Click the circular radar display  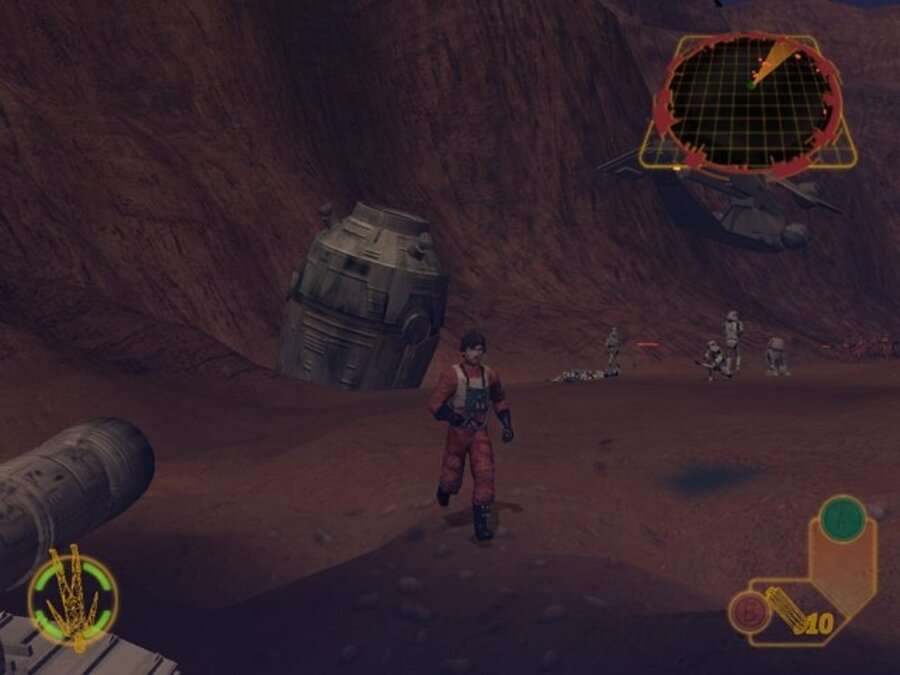749,102
